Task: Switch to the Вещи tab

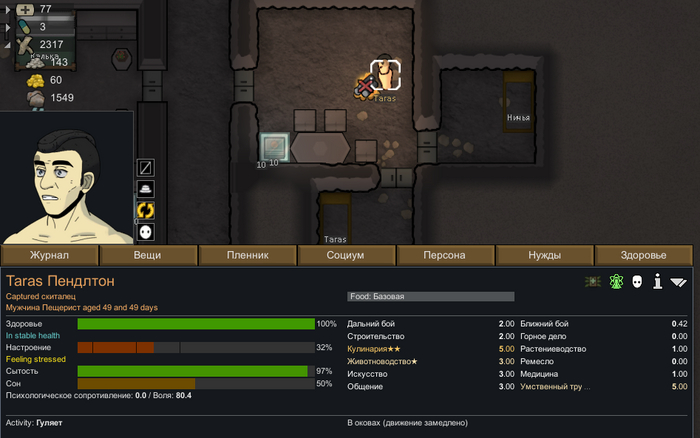Action: pos(147,255)
